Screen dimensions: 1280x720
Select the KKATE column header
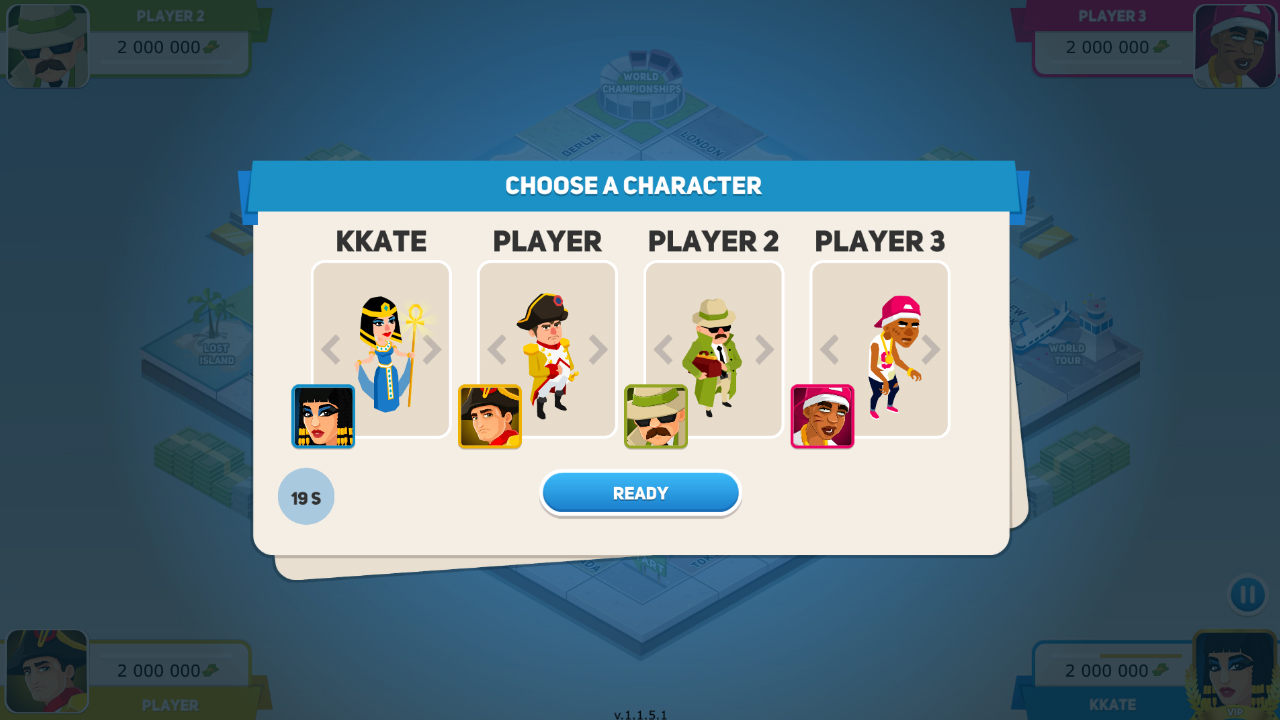380,241
